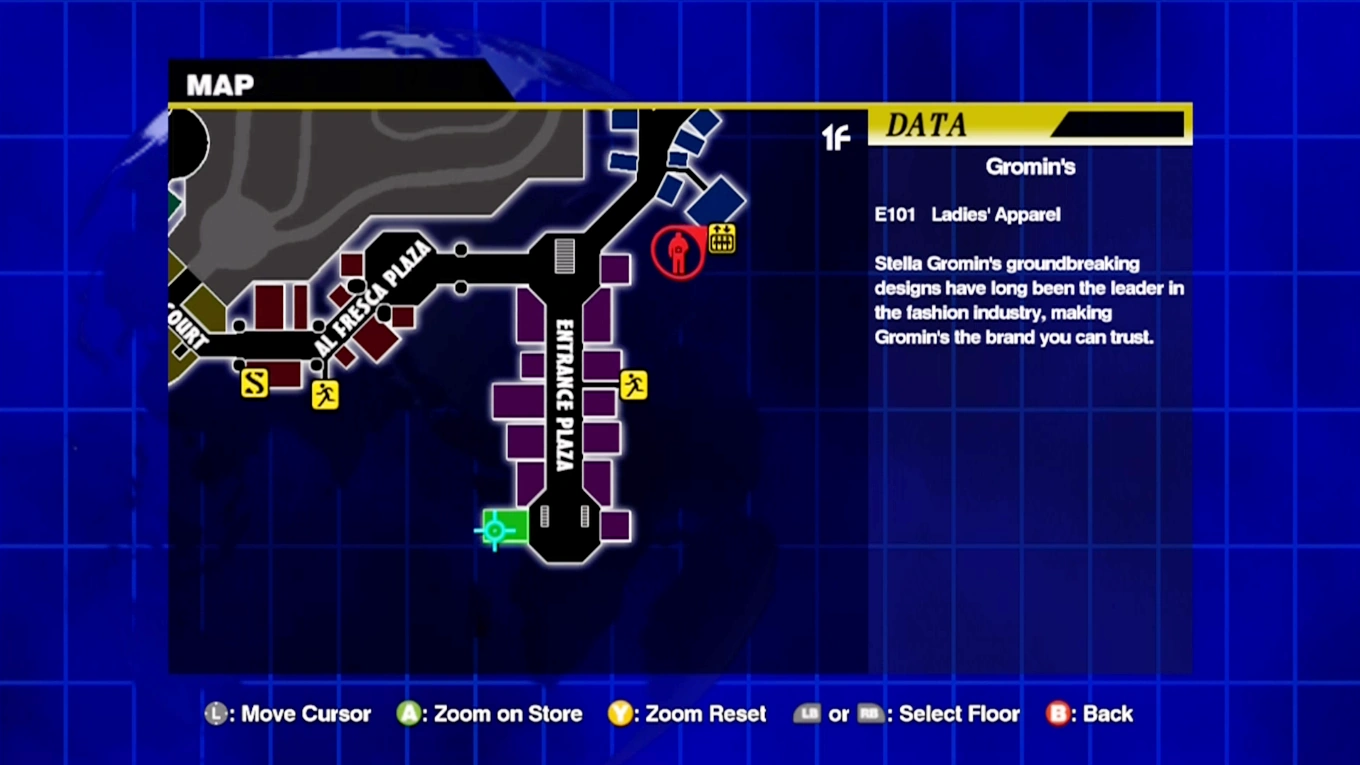This screenshot has width=1360, height=765.
Task: Click the red player position marker
Action: point(678,252)
